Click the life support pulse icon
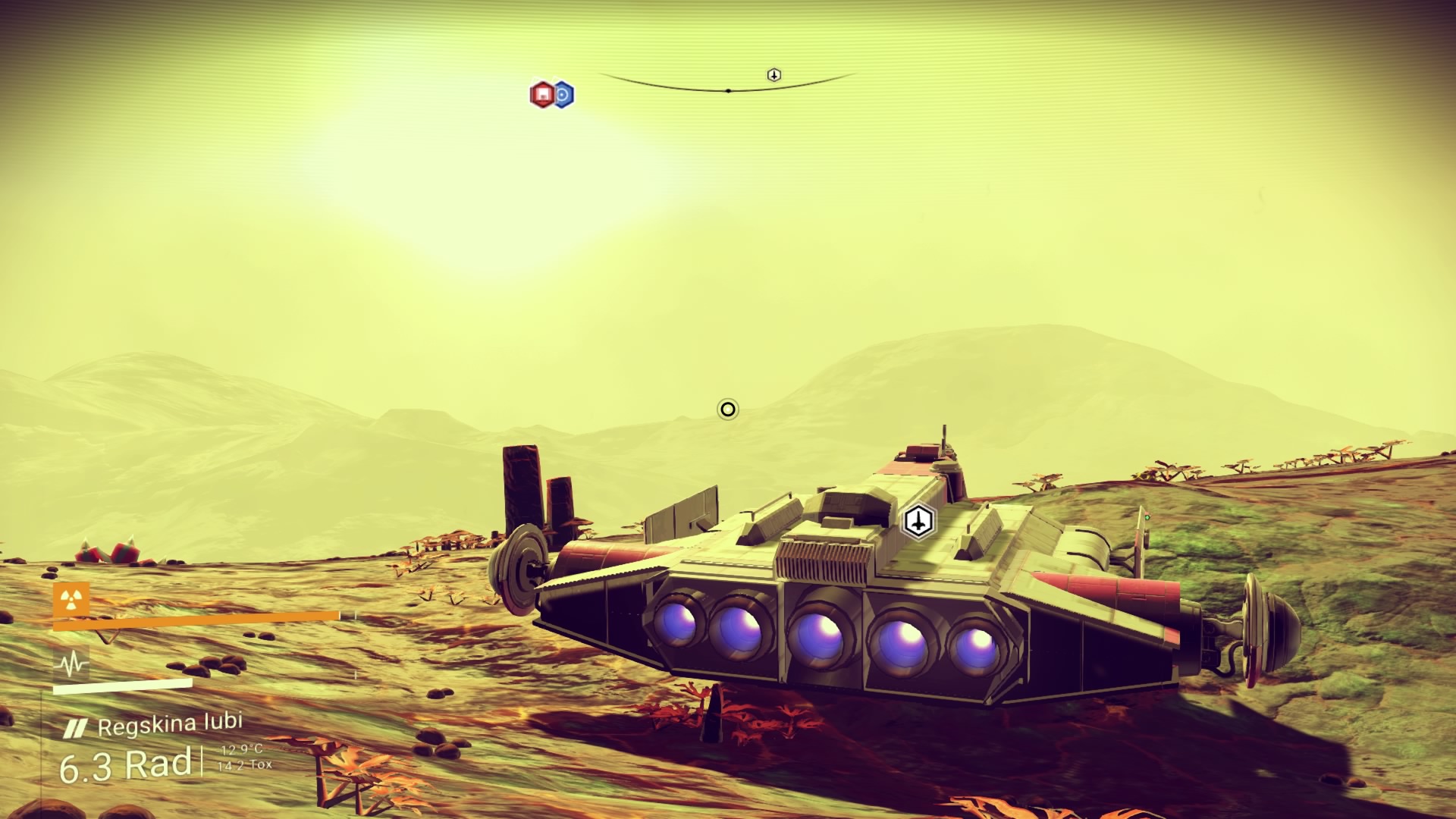1456x819 pixels. click(x=73, y=665)
